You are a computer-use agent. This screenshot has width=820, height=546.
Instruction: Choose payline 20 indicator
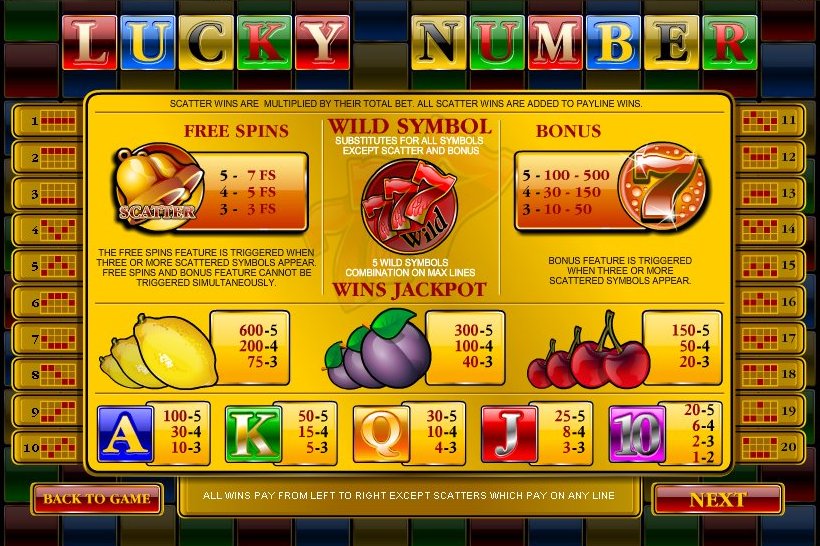[x=773, y=447]
